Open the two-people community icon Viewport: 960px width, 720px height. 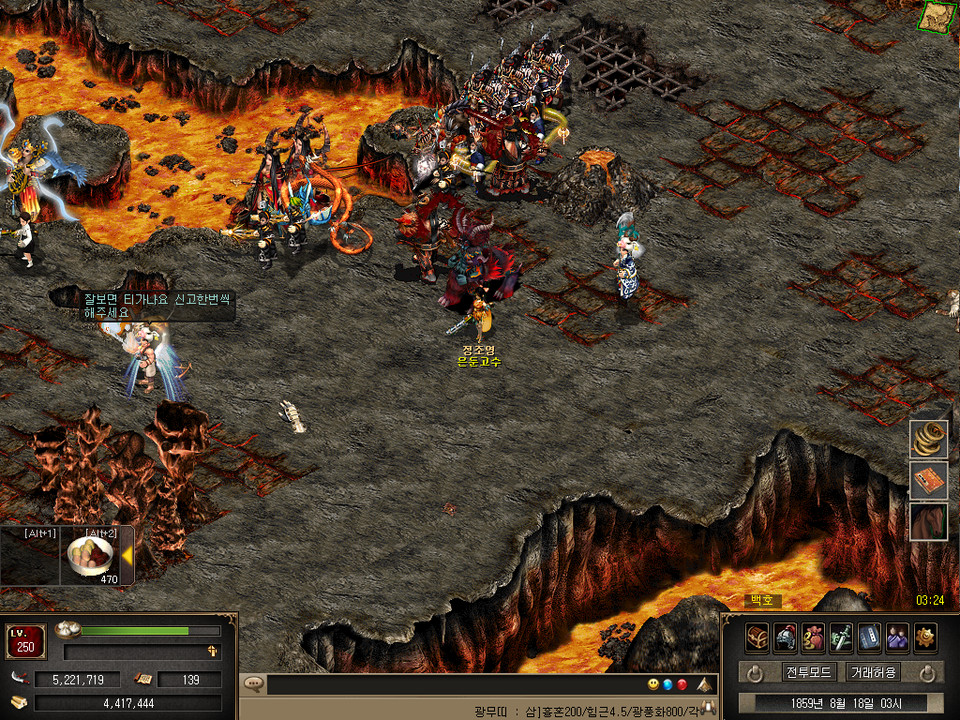[897, 636]
